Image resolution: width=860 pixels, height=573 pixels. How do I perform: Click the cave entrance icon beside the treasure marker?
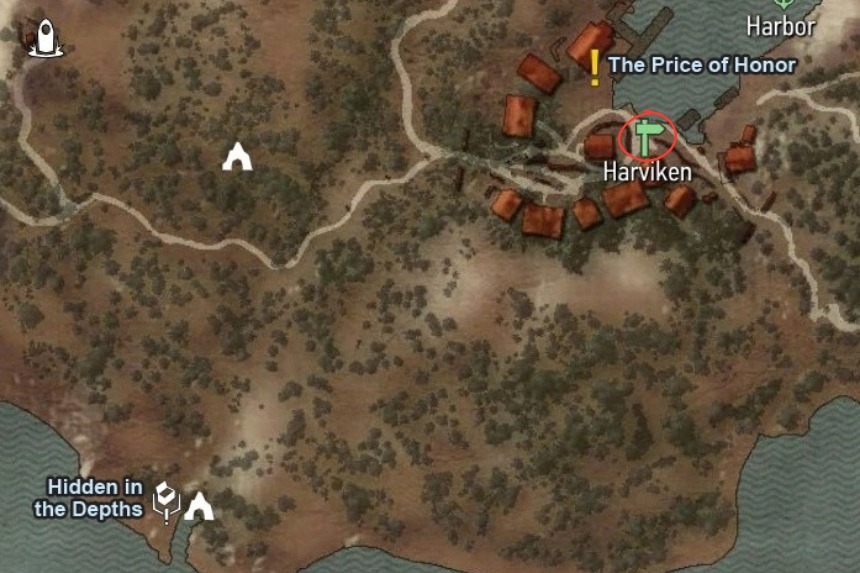199,506
